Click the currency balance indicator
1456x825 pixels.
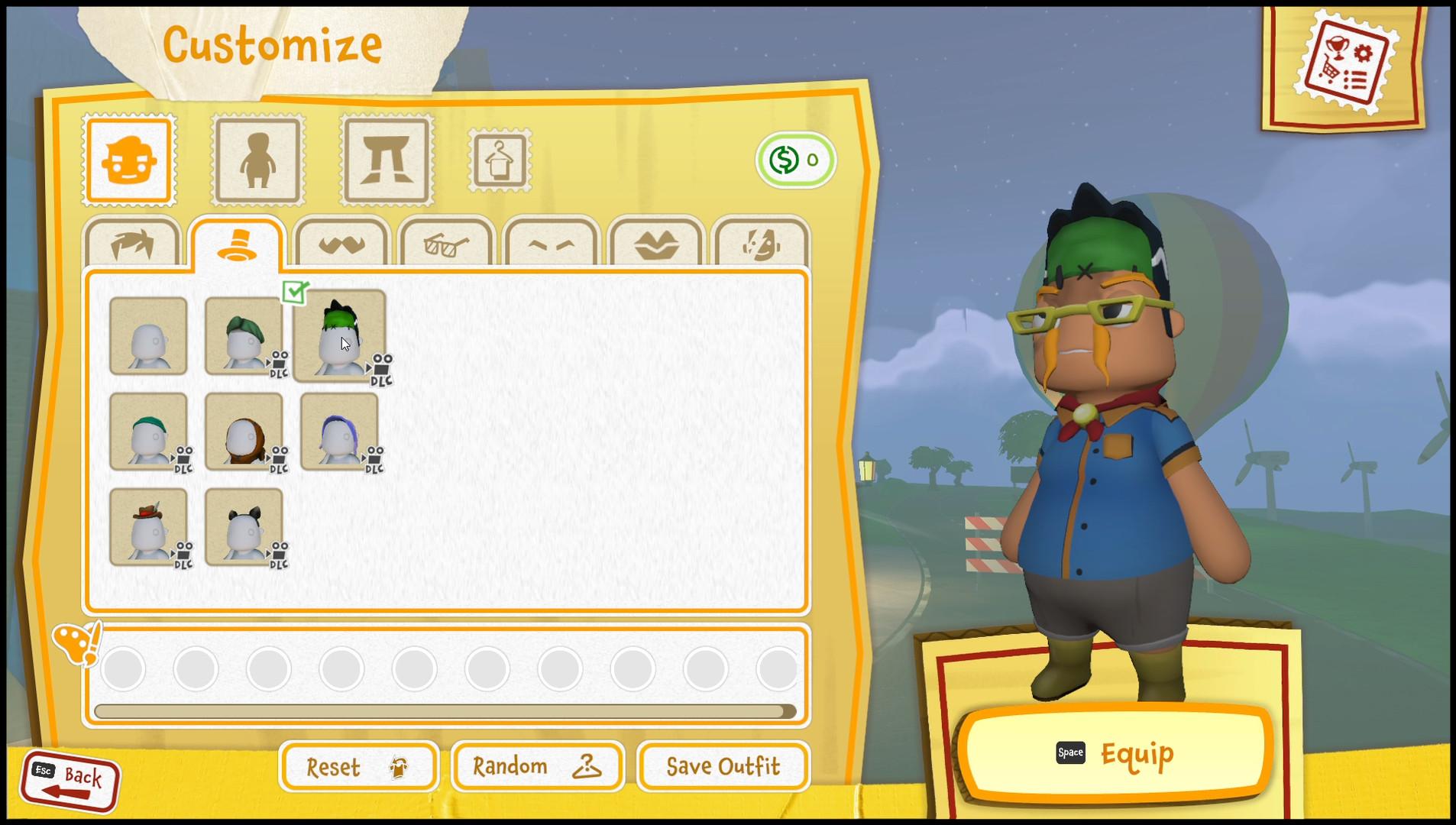(x=795, y=159)
